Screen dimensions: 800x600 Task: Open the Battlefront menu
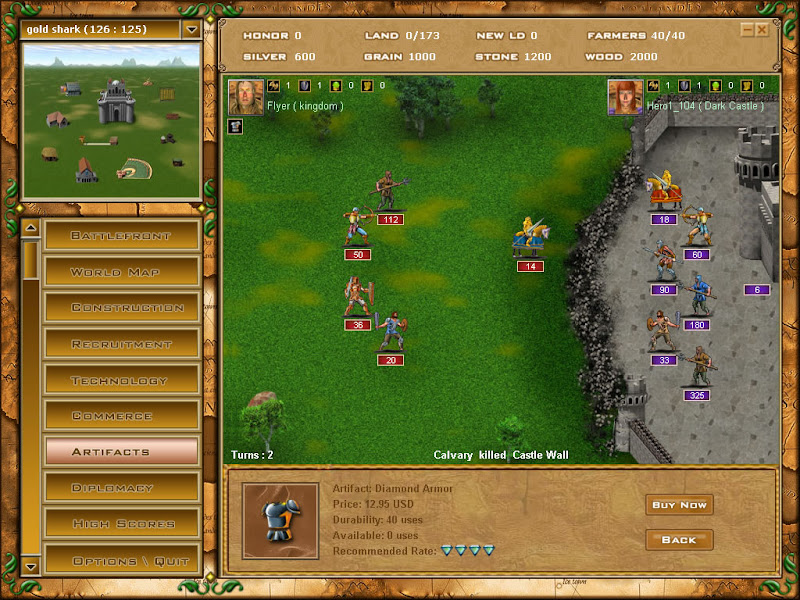coord(121,236)
